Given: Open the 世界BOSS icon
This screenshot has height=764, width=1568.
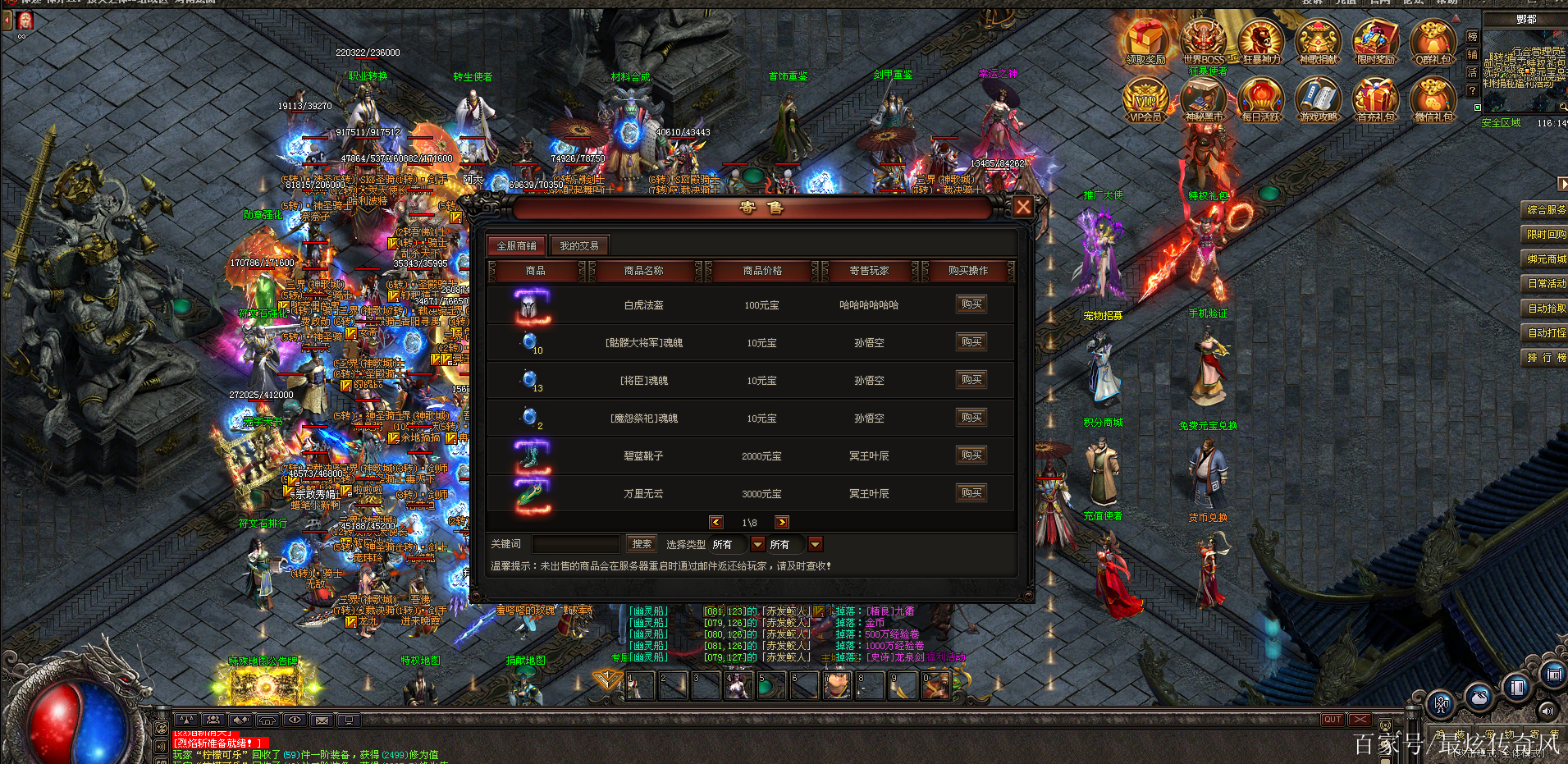Looking at the screenshot, I should [x=1204, y=41].
